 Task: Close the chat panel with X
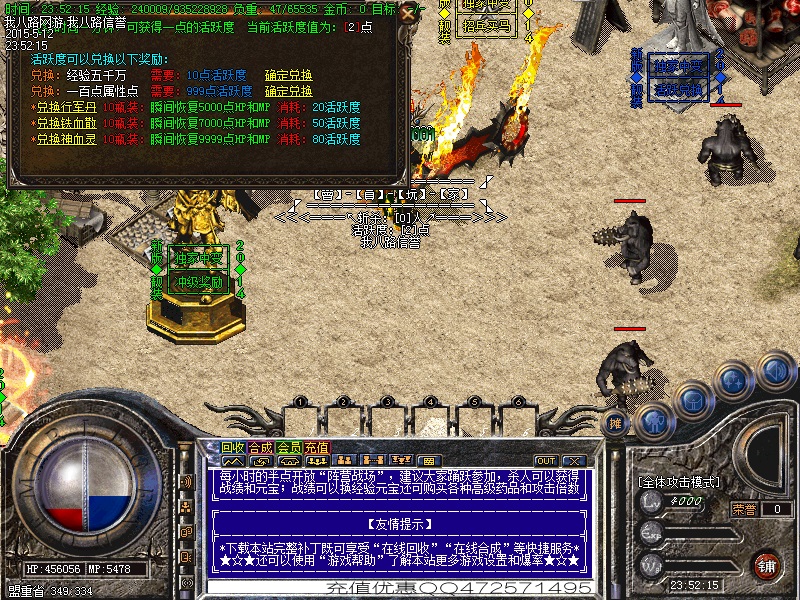[575, 460]
